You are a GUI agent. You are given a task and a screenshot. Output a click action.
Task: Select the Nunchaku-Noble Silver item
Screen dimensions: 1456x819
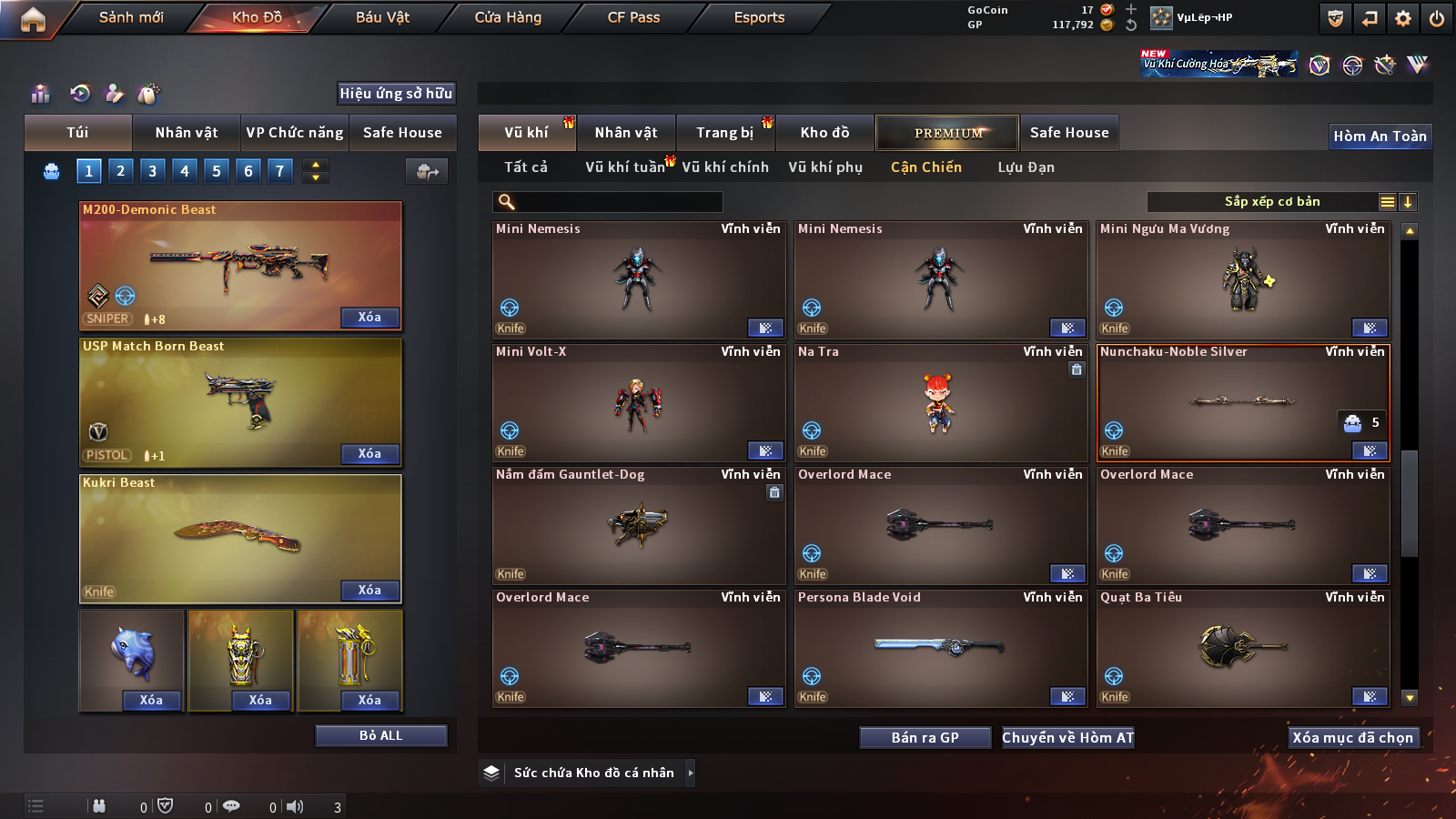click(x=1243, y=402)
